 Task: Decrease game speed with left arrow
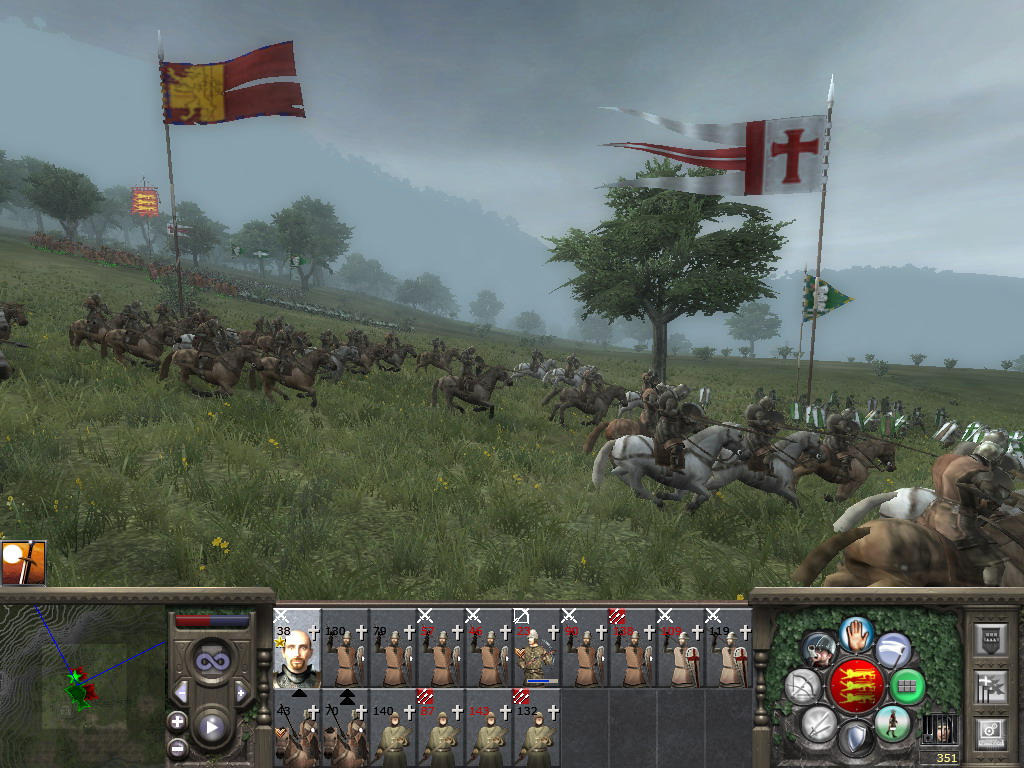point(181,692)
